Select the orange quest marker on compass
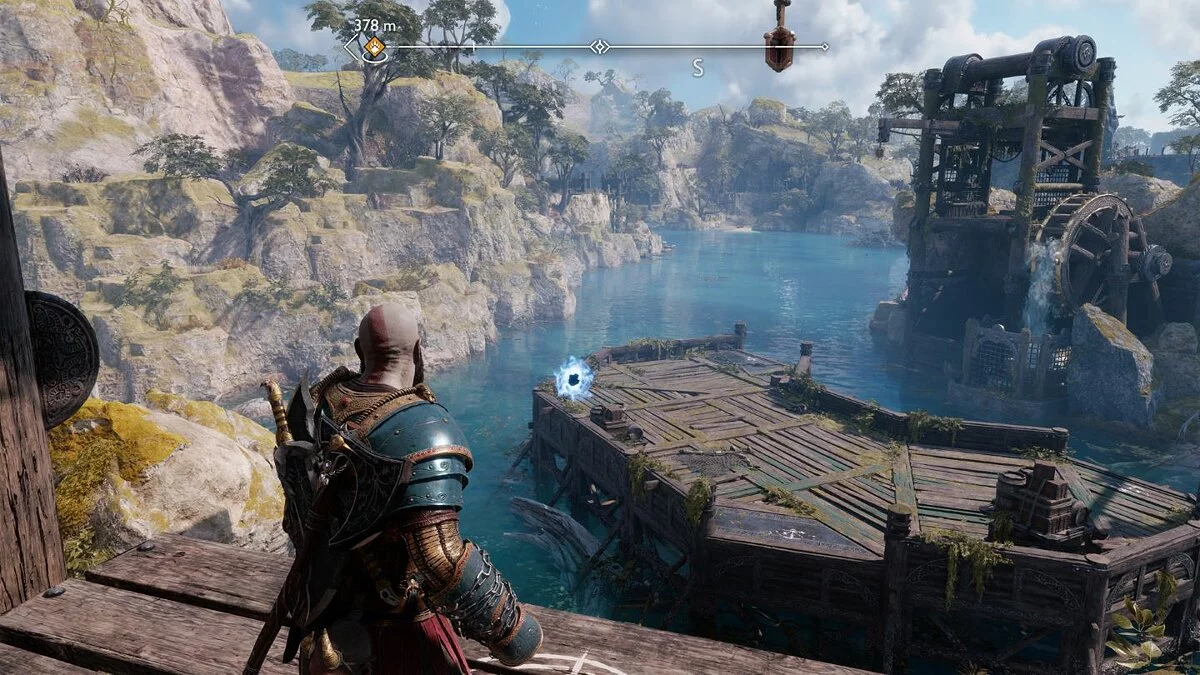 374,46
